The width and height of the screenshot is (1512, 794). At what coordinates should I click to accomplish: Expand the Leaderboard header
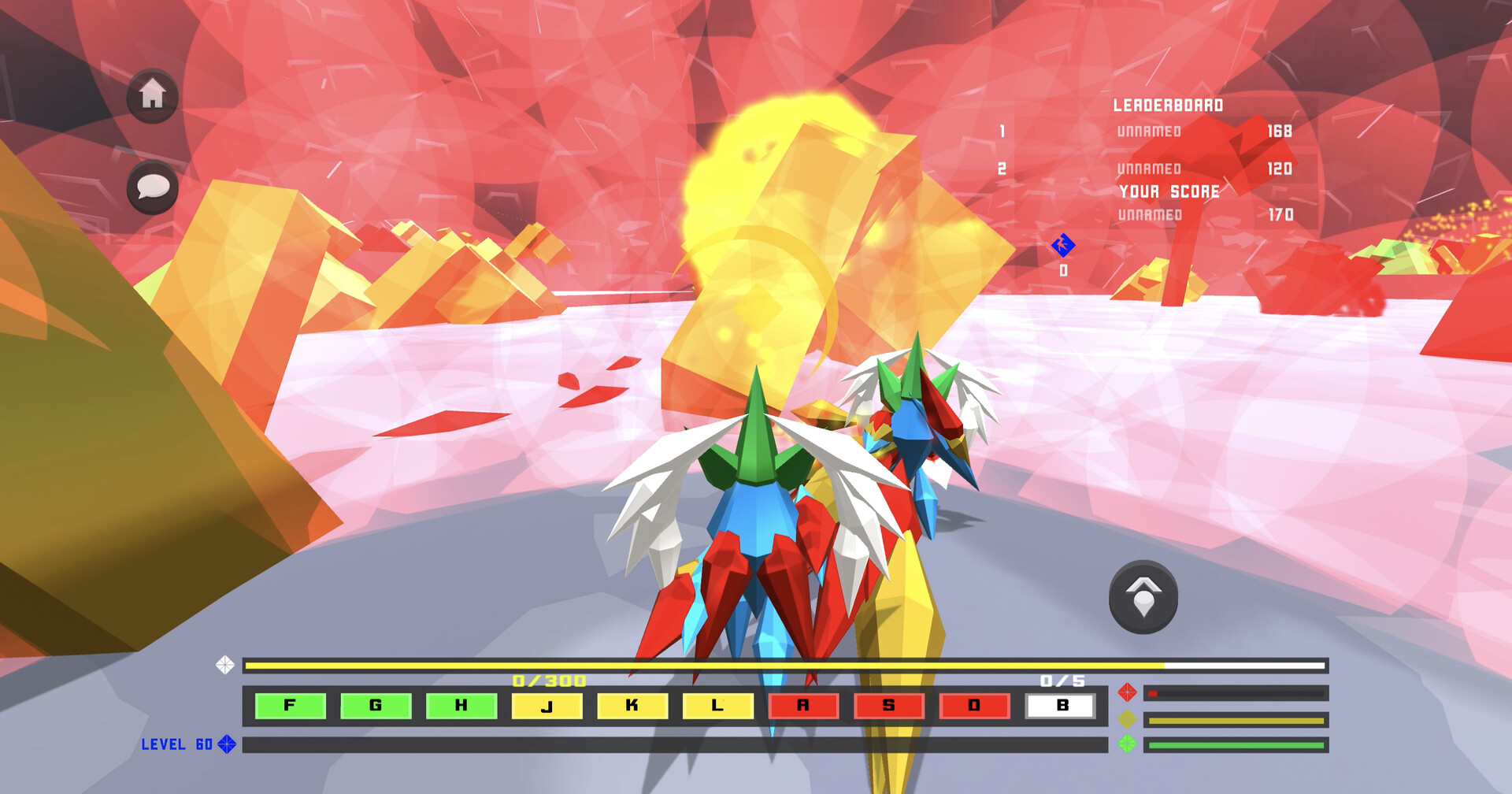tap(1169, 104)
